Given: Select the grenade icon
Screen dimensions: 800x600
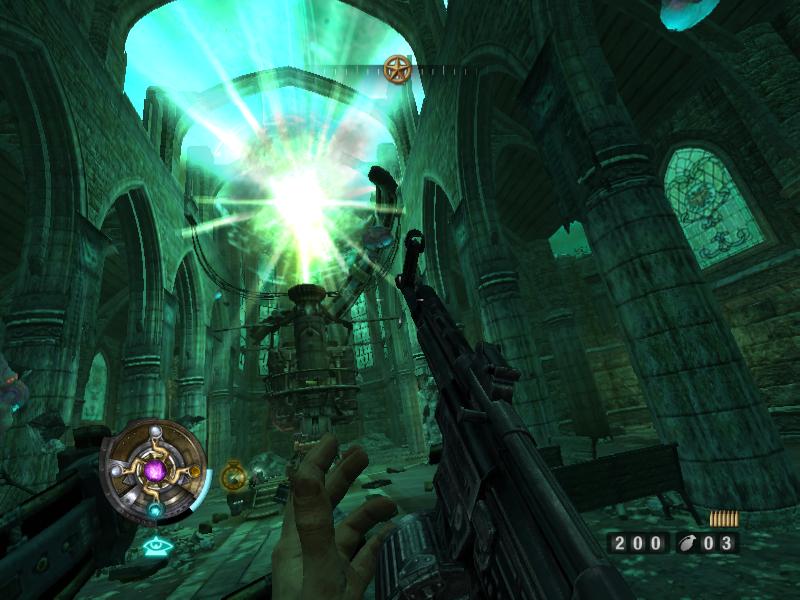Looking at the screenshot, I should point(687,543).
